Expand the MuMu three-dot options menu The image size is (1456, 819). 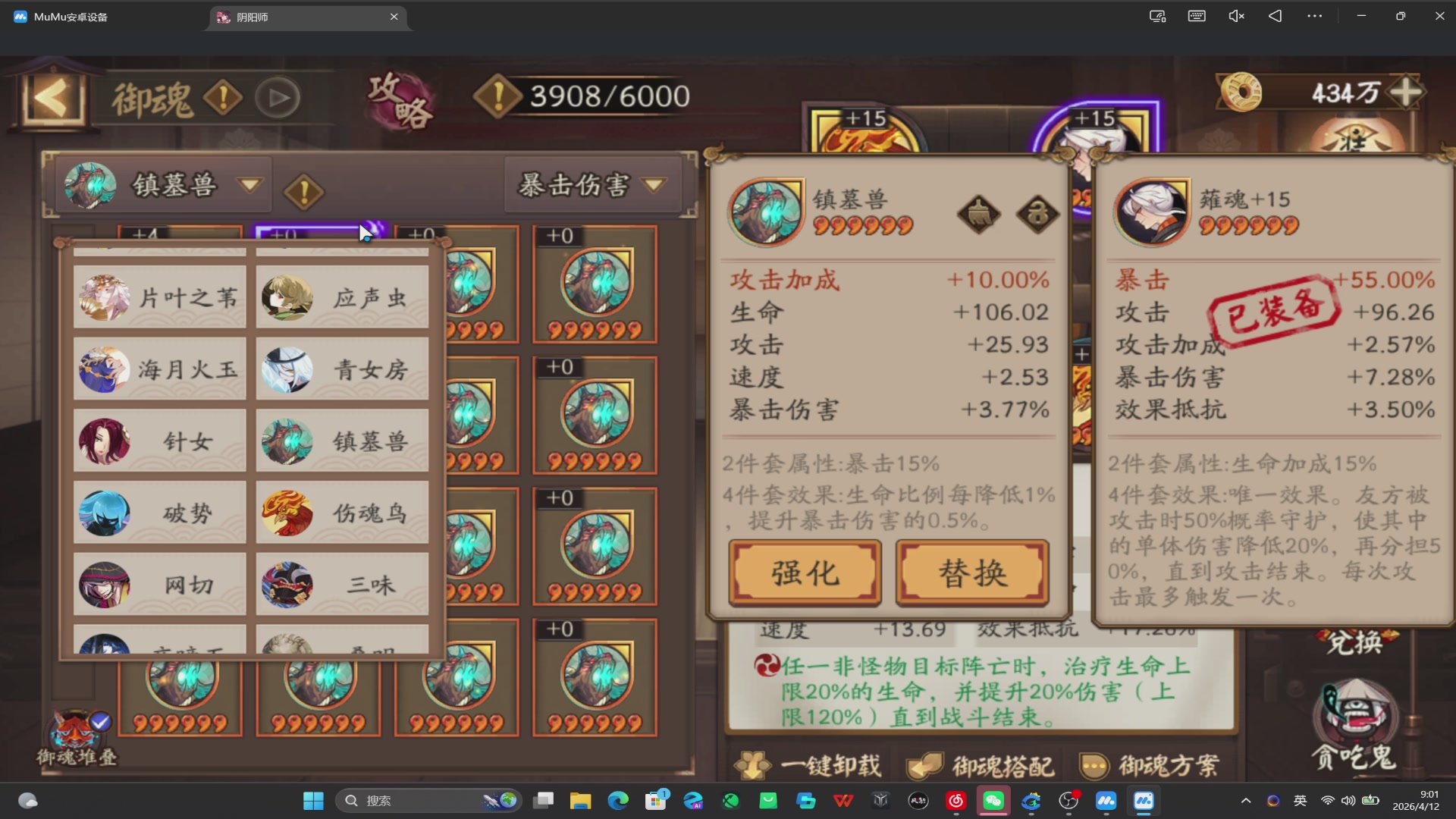tap(1315, 15)
